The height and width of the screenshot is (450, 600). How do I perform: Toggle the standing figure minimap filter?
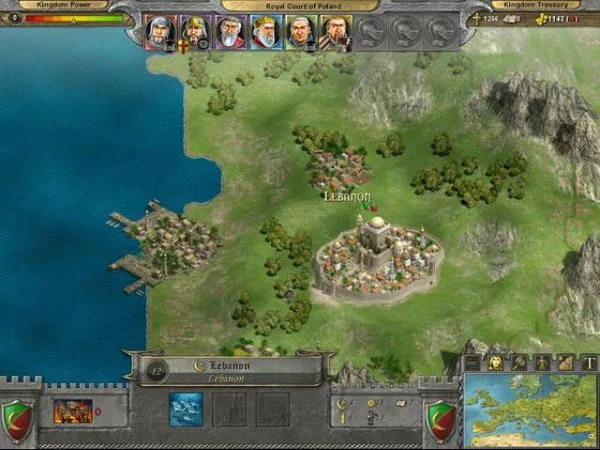point(542,362)
